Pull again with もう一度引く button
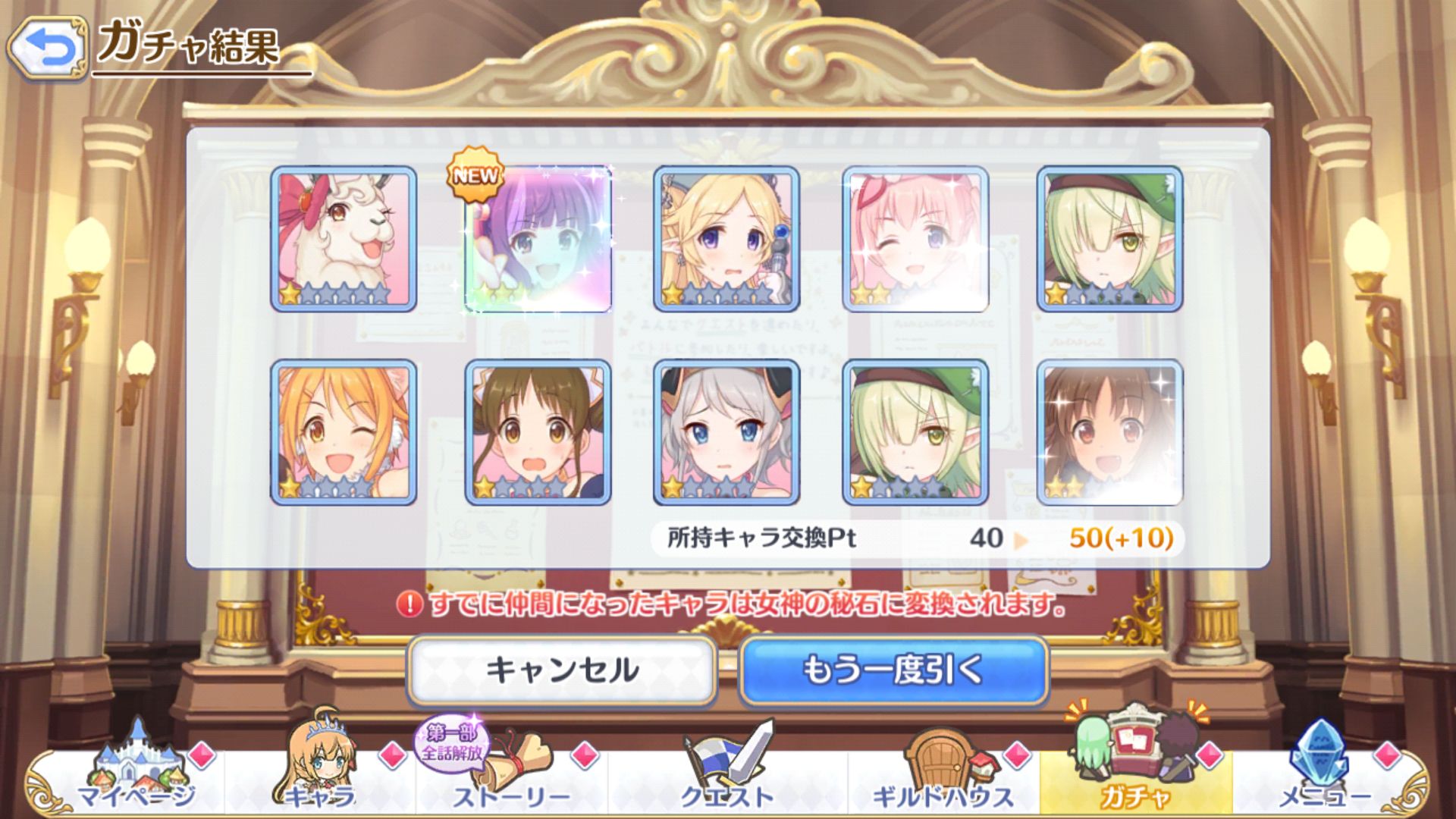The height and width of the screenshot is (819, 1456). coord(893,671)
